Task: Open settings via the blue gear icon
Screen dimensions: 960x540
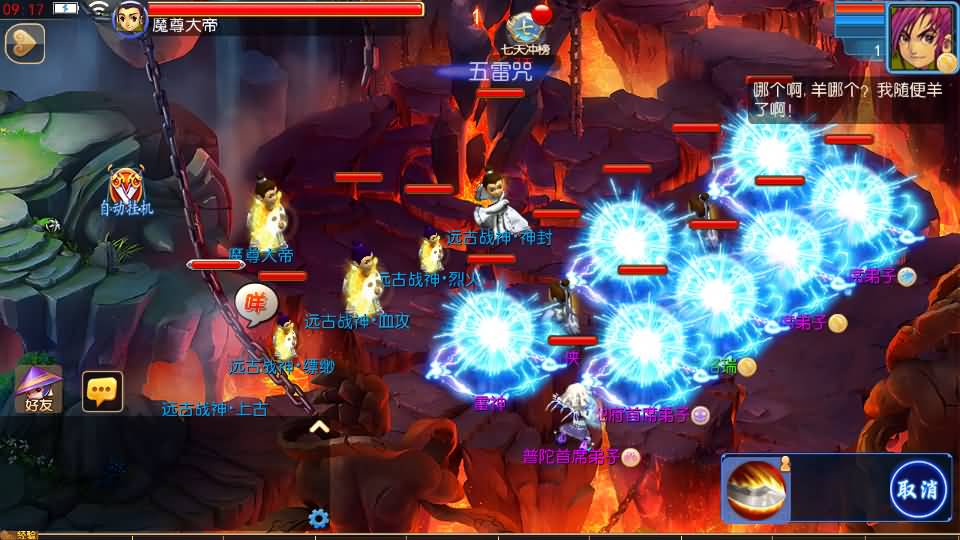Action: pos(319,518)
